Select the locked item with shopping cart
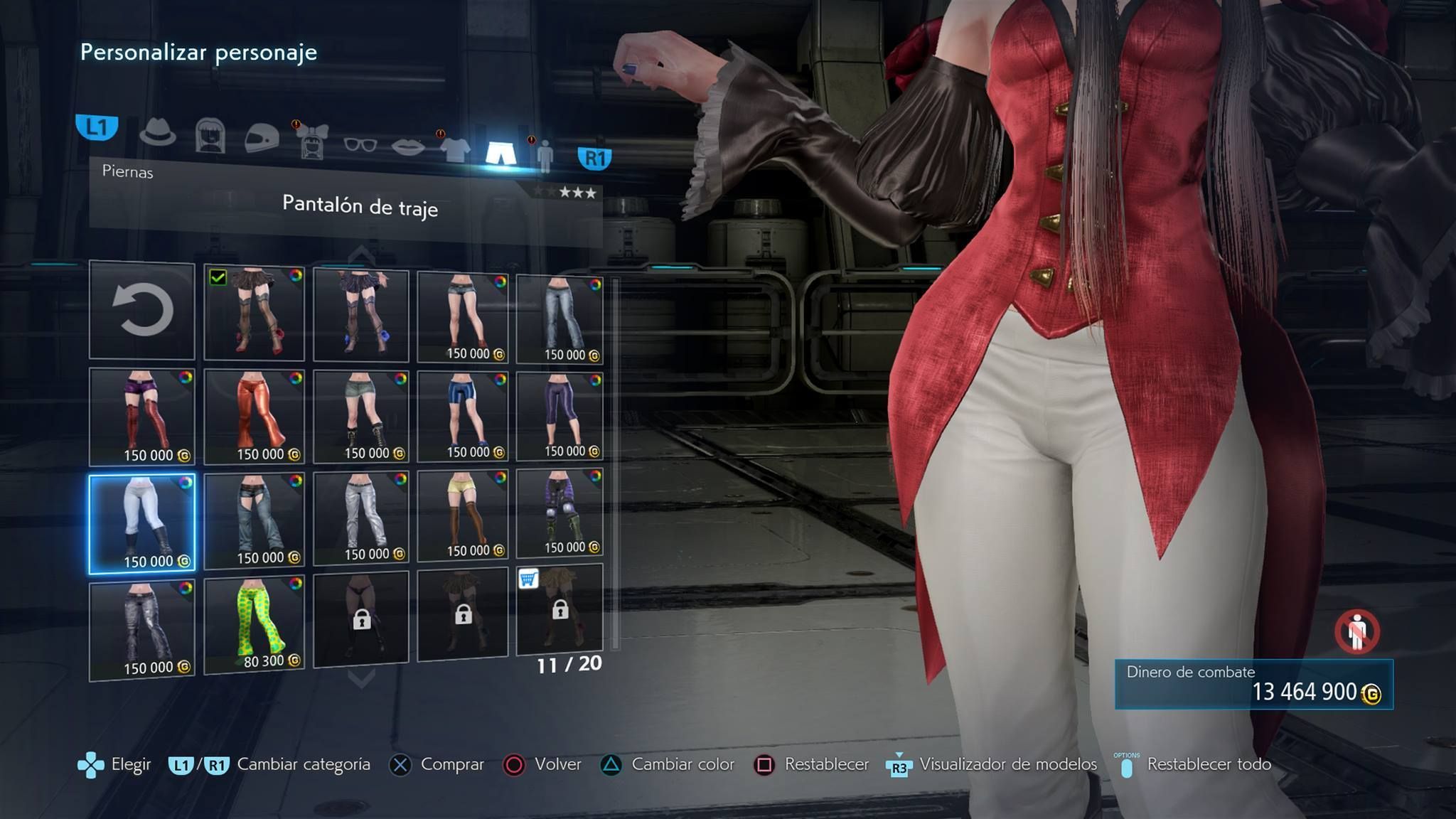The image size is (1456, 819). point(560,609)
